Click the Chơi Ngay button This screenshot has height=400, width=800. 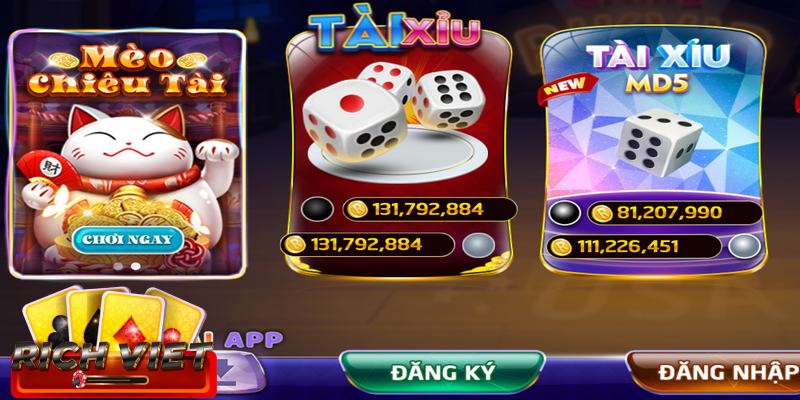127,239
